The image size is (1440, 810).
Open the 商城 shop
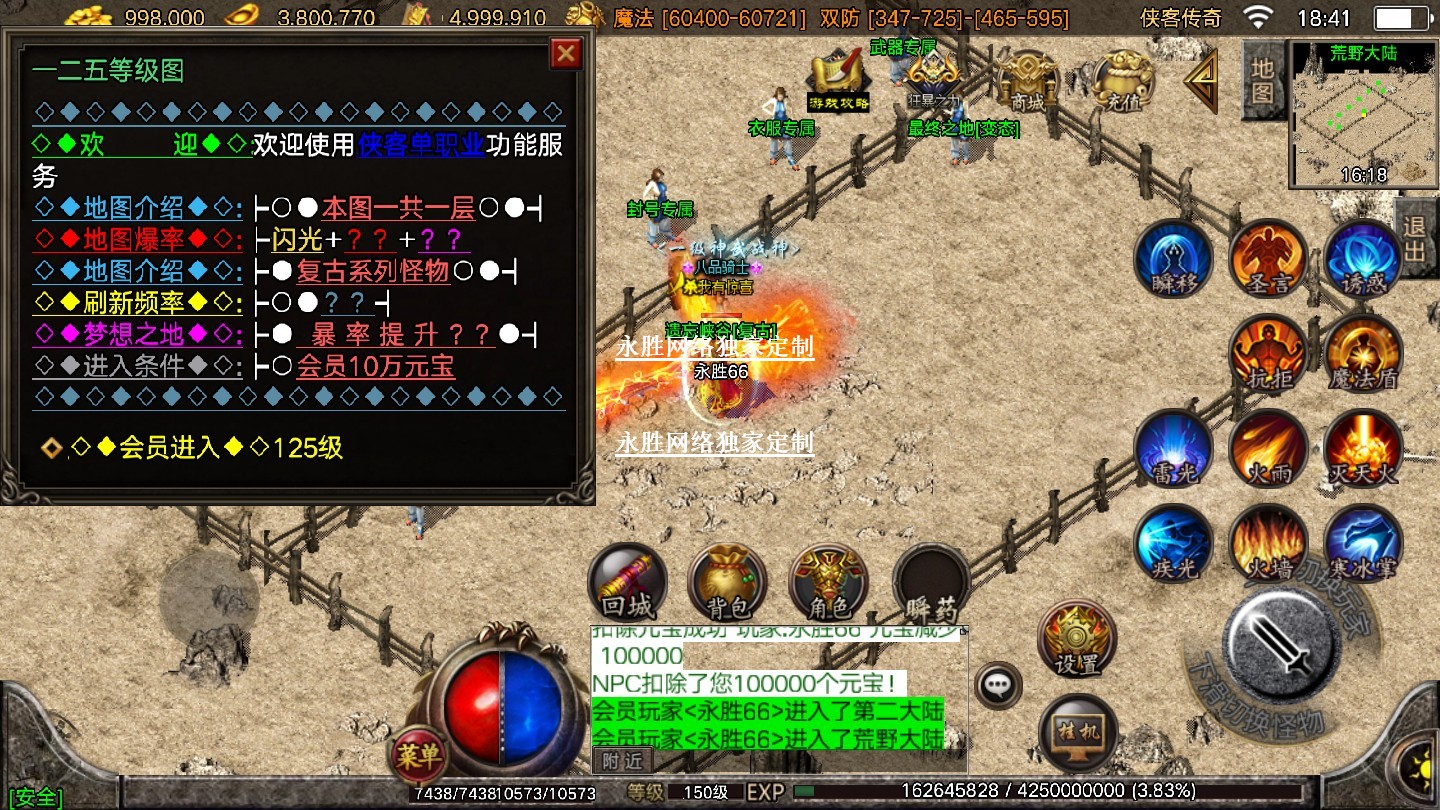[x=1027, y=80]
